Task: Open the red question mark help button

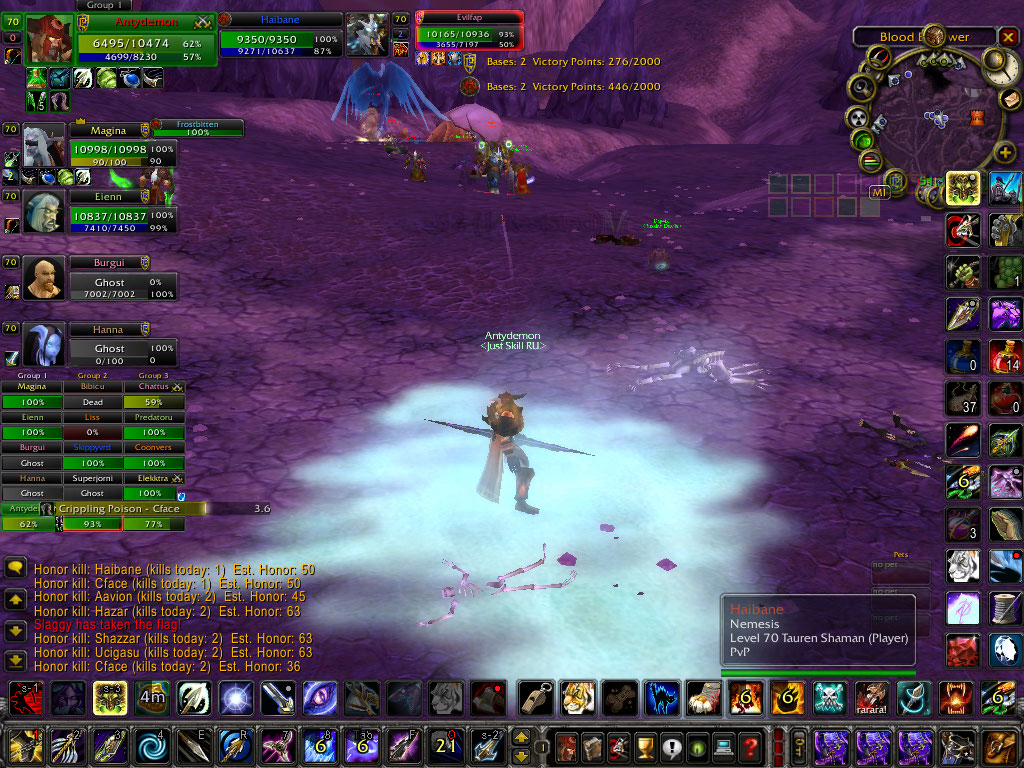Action: 750,746
